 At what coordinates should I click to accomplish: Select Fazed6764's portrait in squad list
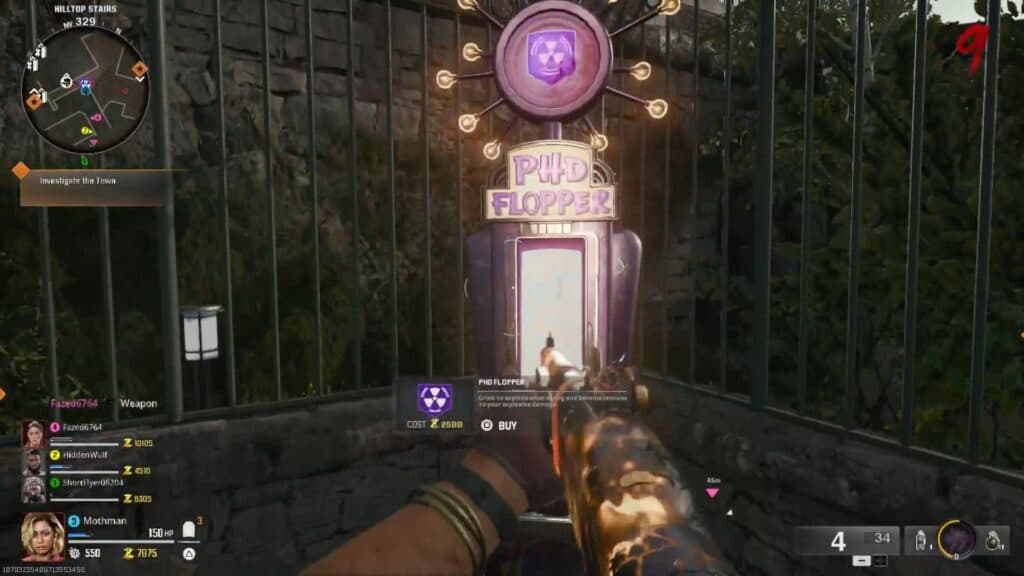click(x=34, y=434)
